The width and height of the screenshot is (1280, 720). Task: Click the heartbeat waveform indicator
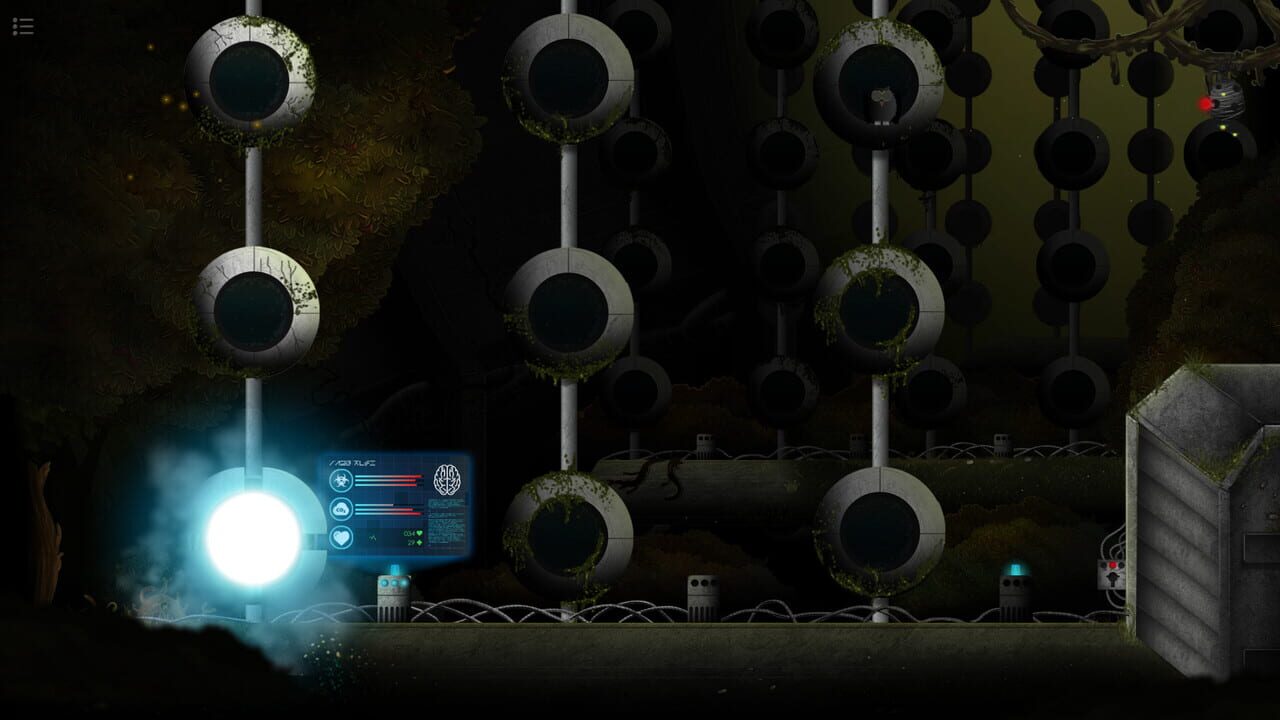point(372,537)
